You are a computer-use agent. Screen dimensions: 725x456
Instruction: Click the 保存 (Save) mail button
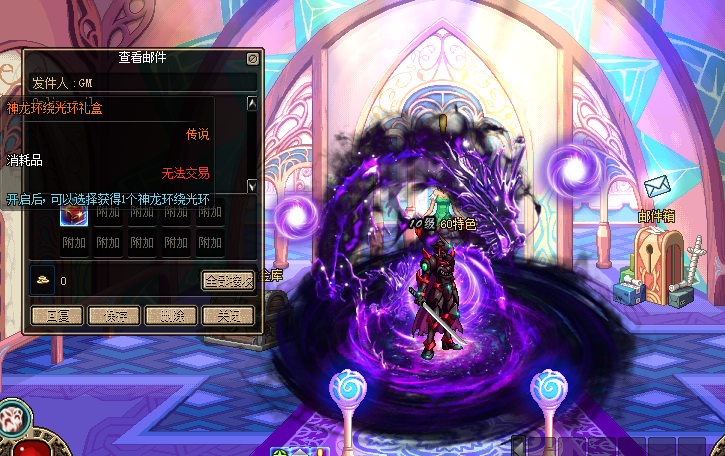tap(114, 316)
